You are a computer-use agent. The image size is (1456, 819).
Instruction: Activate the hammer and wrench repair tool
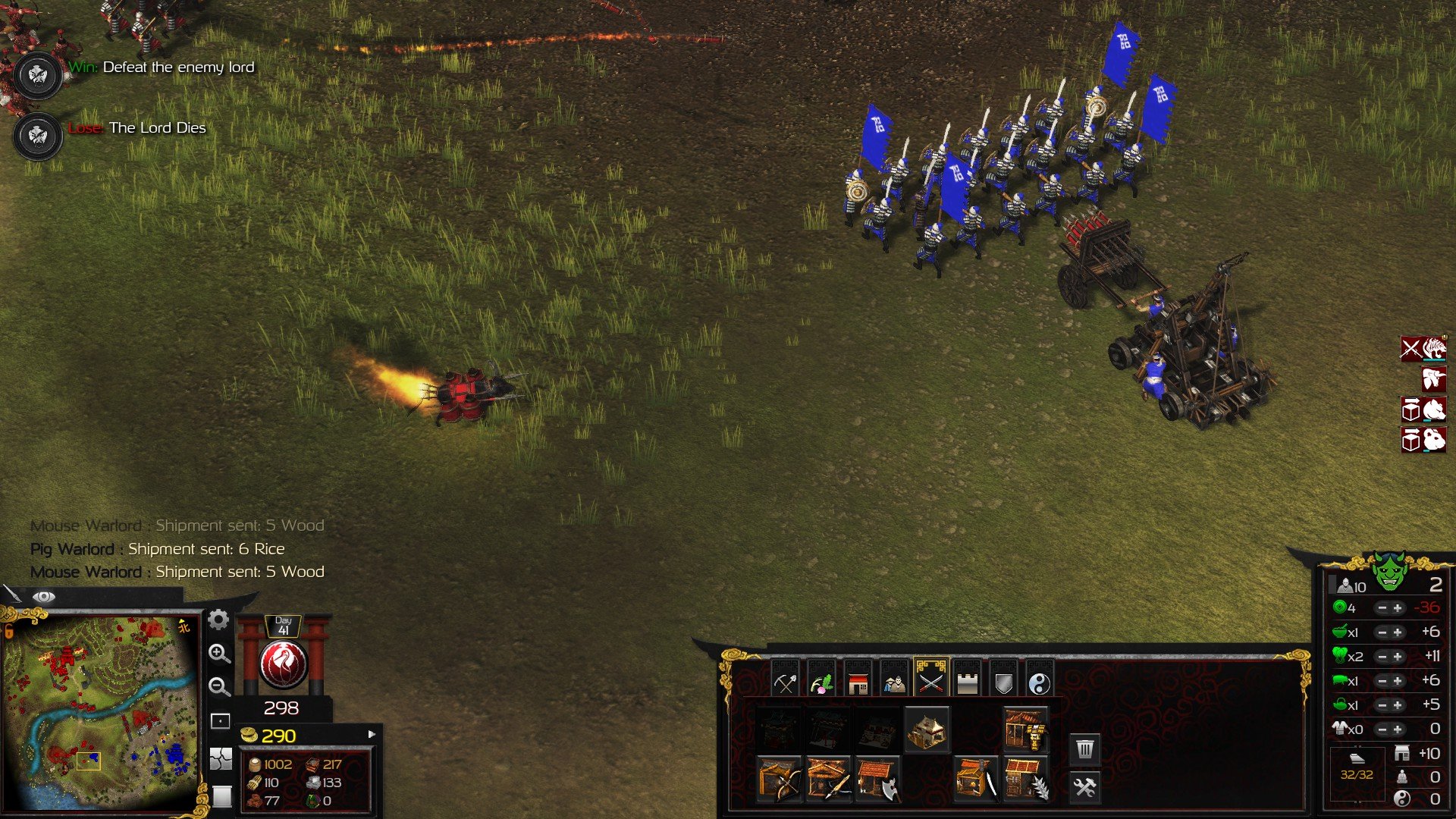pos(1085,788)
